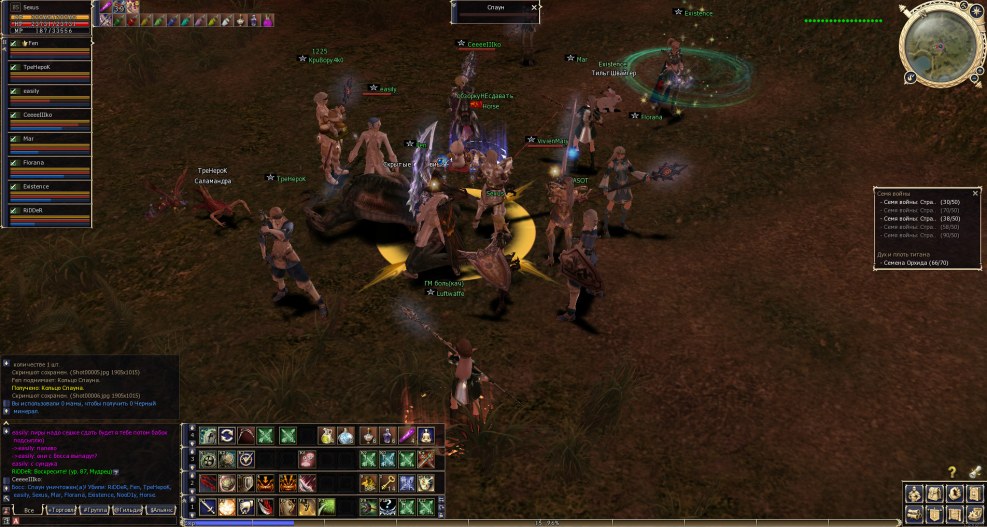Image resolution: width=987 pixels, height=527 pixels.
Task: Show the @Гильдия chat tab
Action: coord(128,510)
